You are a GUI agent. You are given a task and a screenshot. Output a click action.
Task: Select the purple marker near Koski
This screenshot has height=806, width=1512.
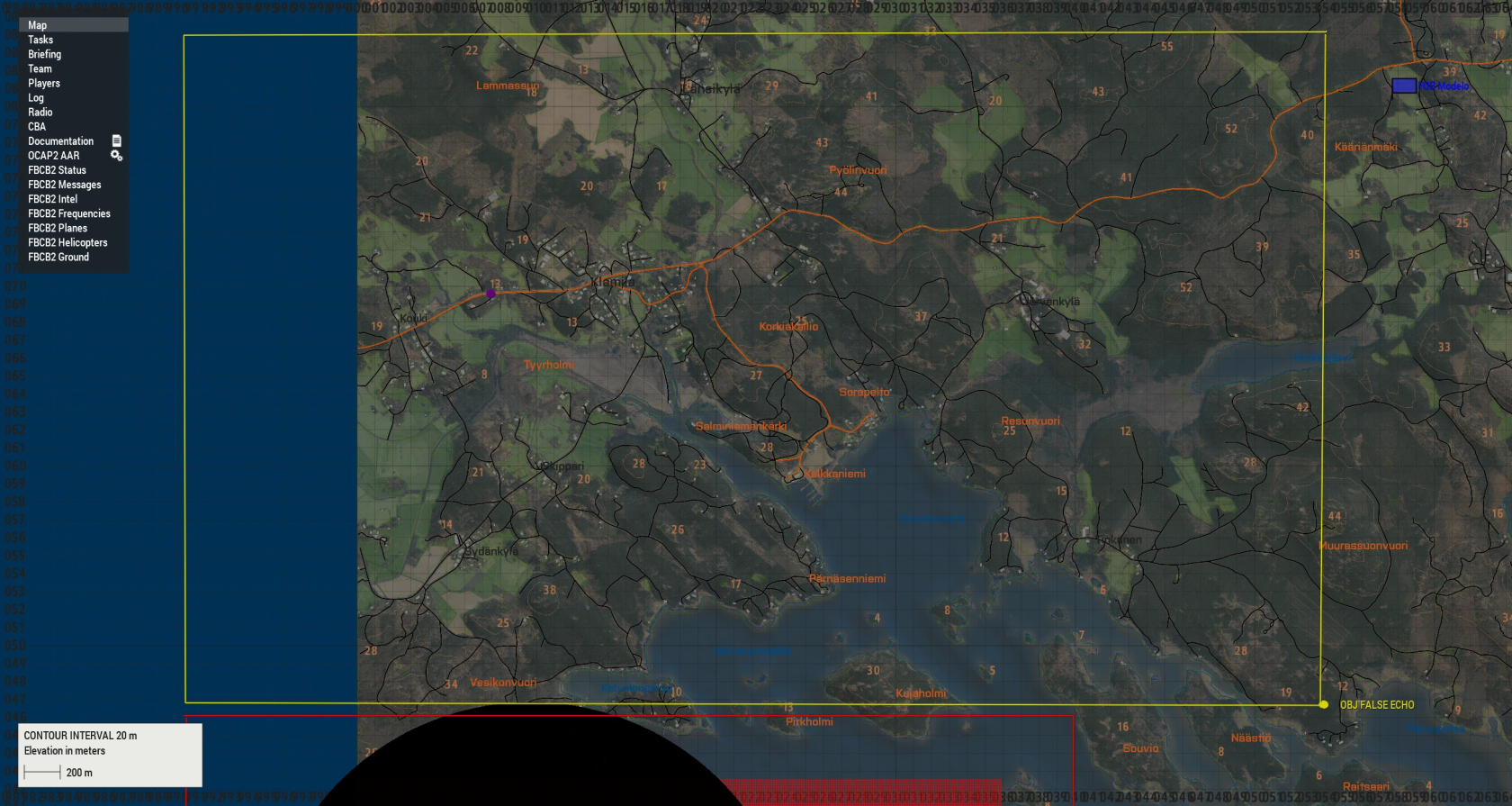tap(490, 294)
